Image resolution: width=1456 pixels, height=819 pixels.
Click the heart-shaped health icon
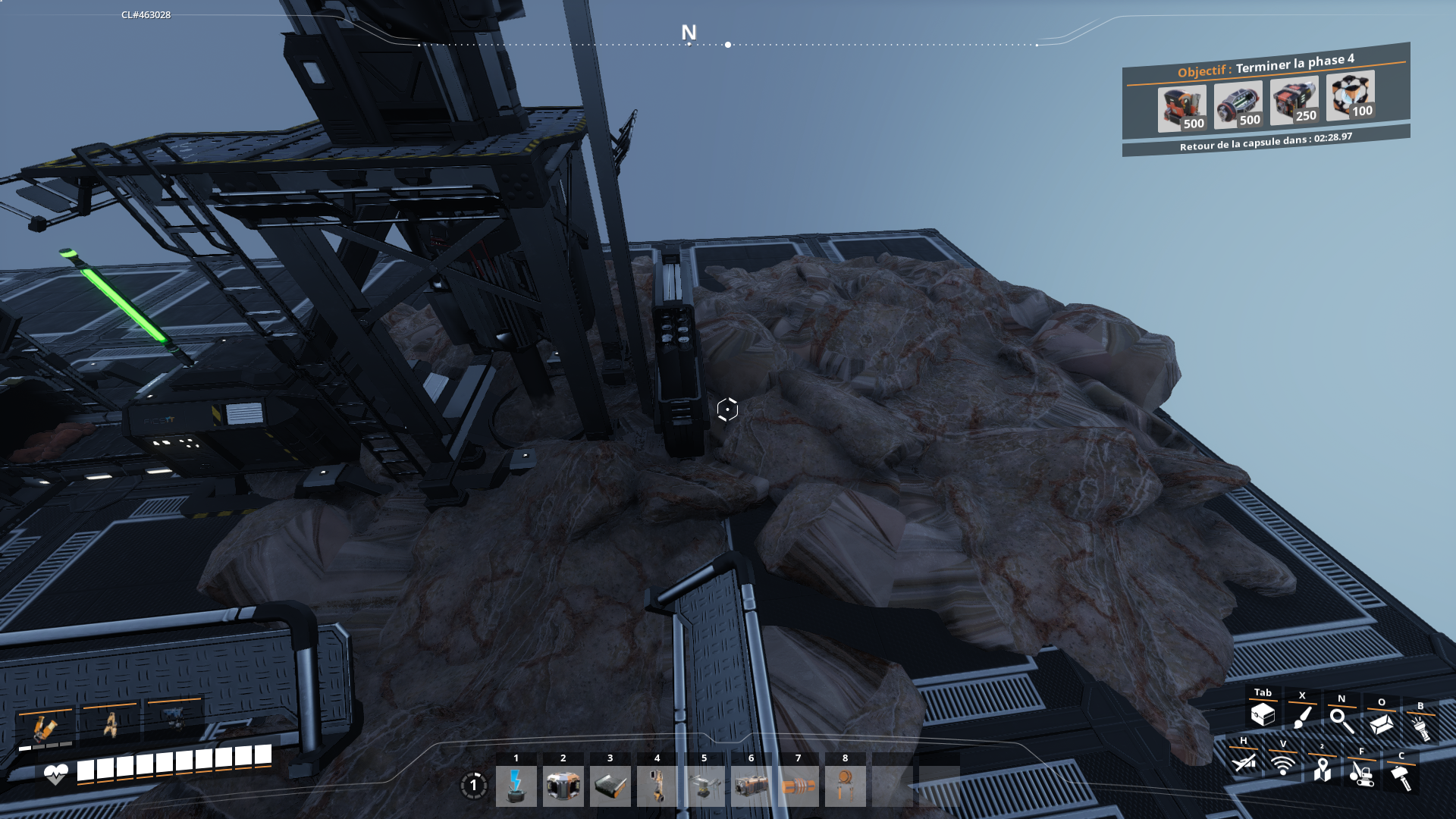(55, 773)
